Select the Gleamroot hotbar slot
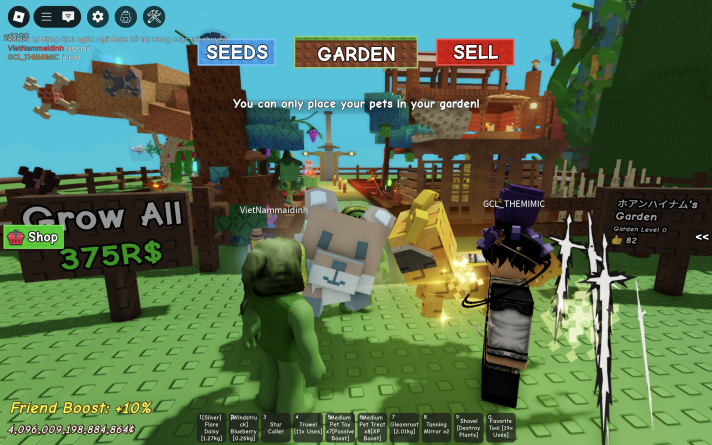This screenshot has height=445, width=712. pos(403,427)
